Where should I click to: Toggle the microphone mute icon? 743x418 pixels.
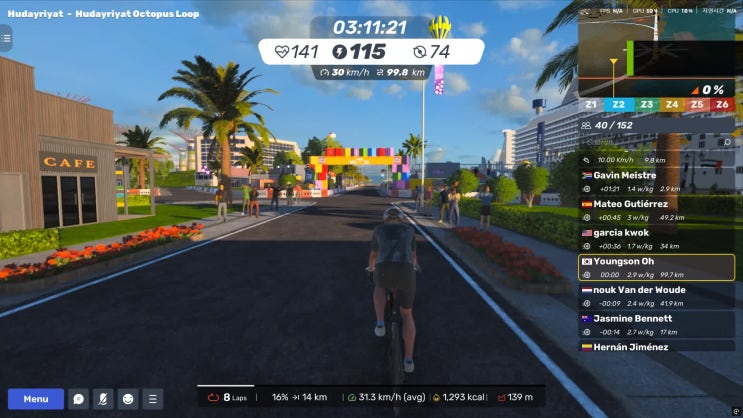coord(103,399)
